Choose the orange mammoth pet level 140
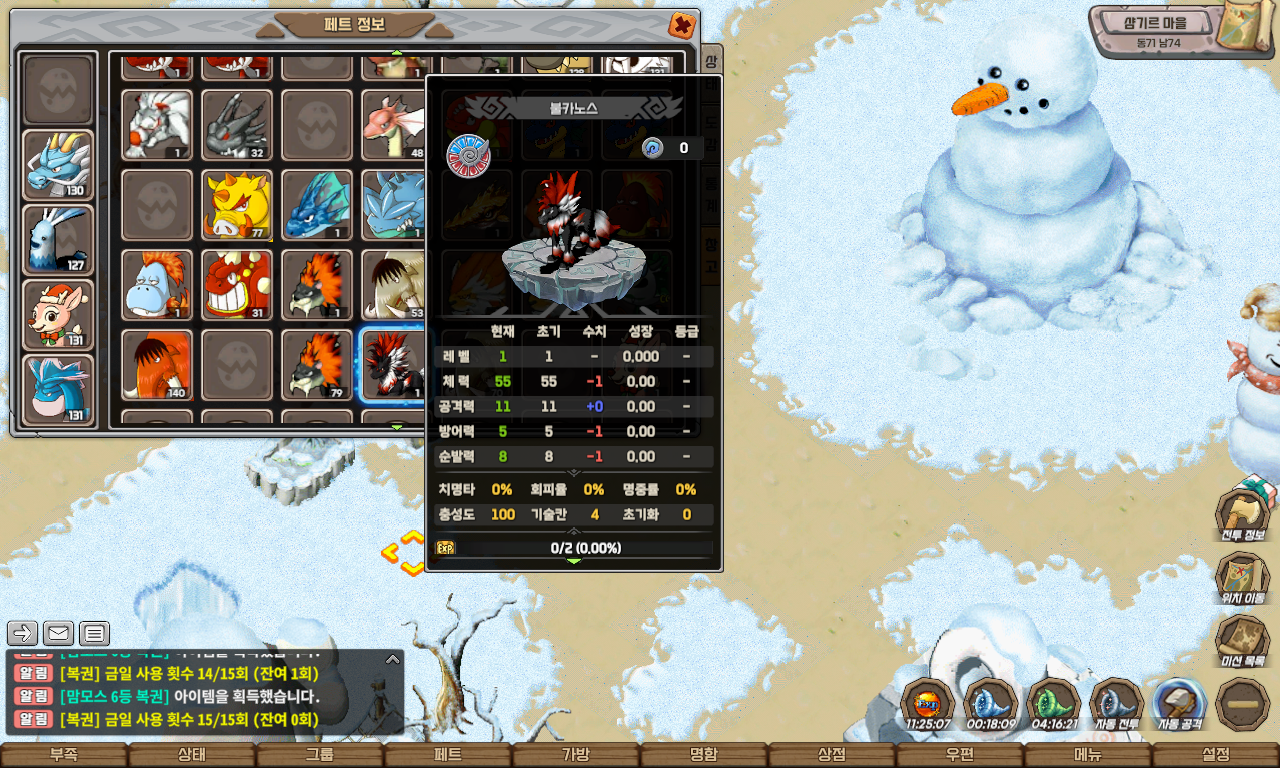The image size is (1280, 768). pyautogui.click(x=157, y=365)
